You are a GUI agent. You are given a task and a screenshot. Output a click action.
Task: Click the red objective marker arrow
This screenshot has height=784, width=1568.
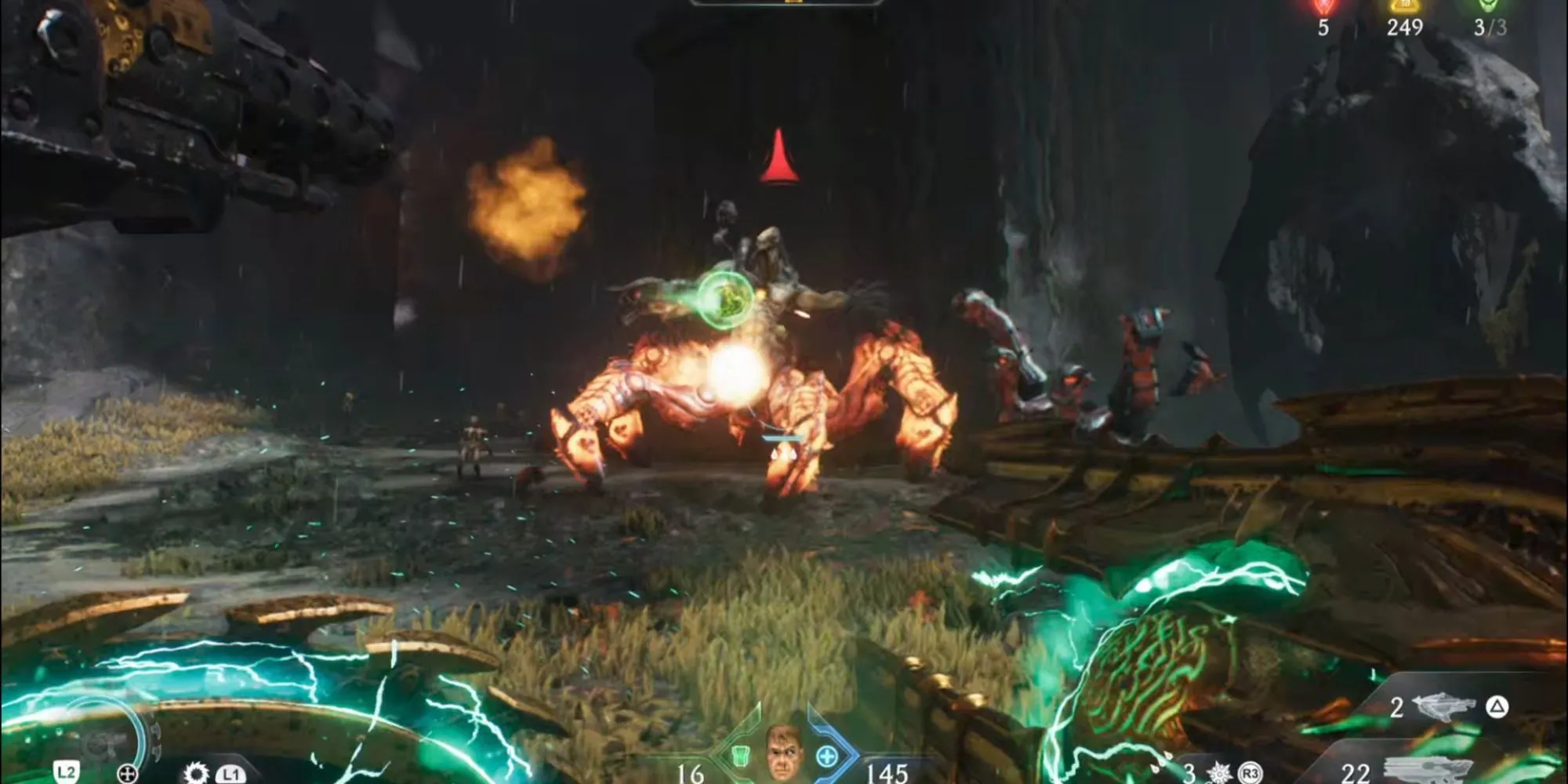[x=779, y=157]
